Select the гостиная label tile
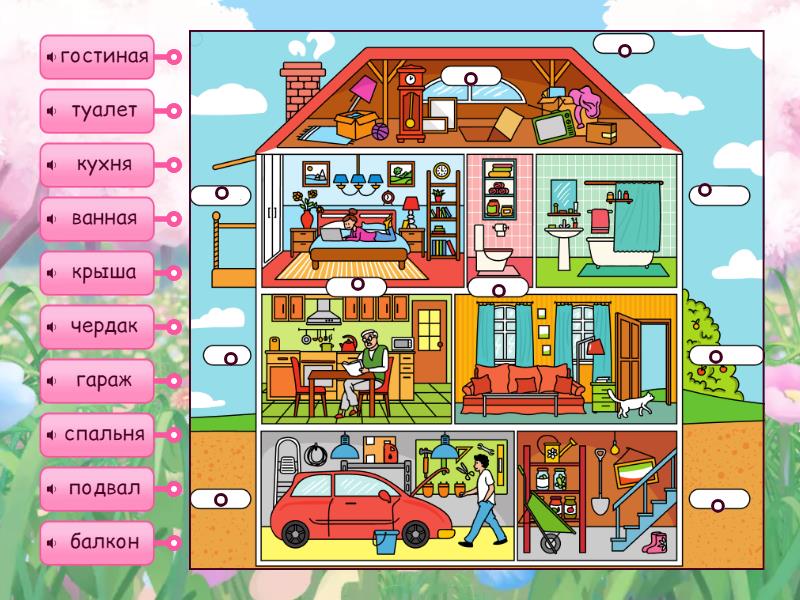800x600 pixels. (103, 57)
